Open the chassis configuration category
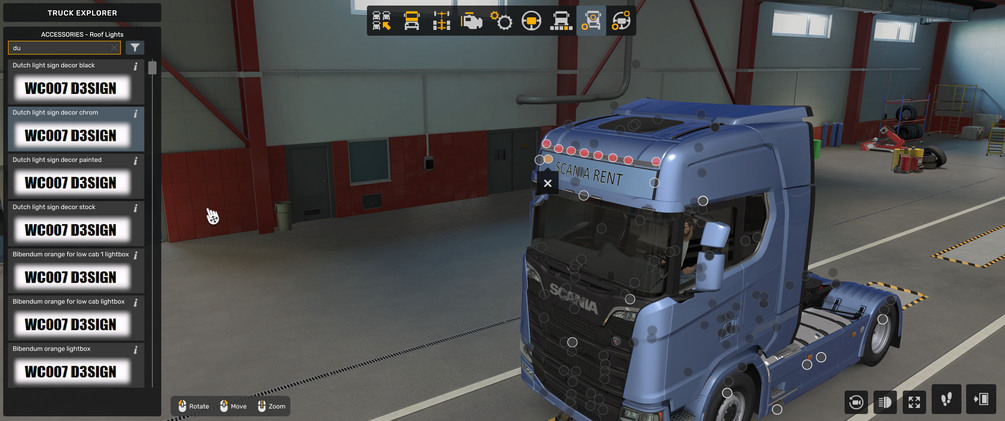 [441, 21]
